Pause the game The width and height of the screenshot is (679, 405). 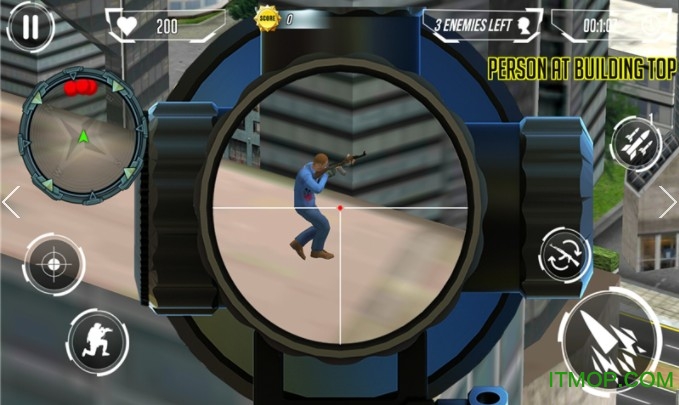pos(32,26)
